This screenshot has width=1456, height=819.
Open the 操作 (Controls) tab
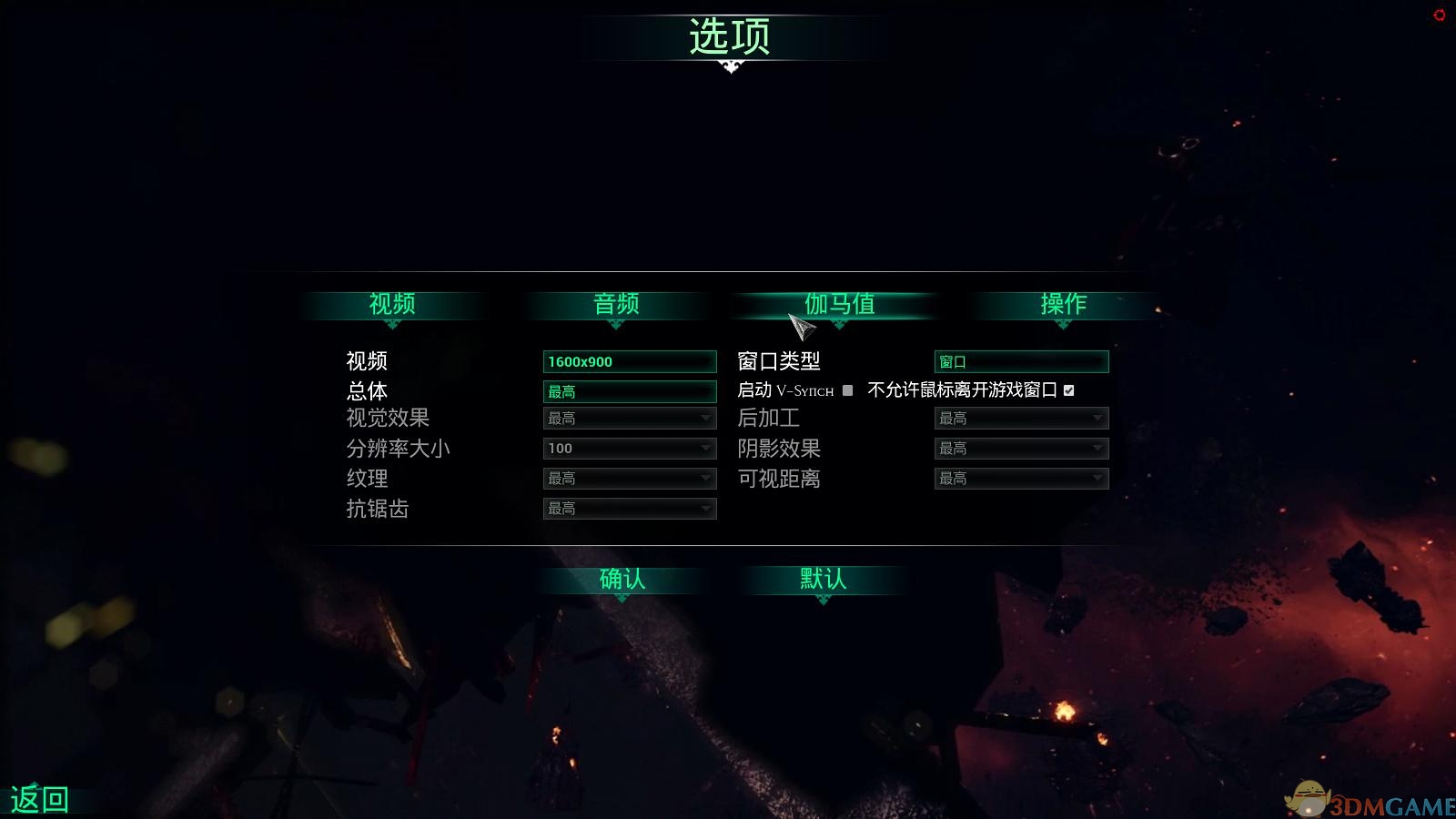pos(1063,306)
